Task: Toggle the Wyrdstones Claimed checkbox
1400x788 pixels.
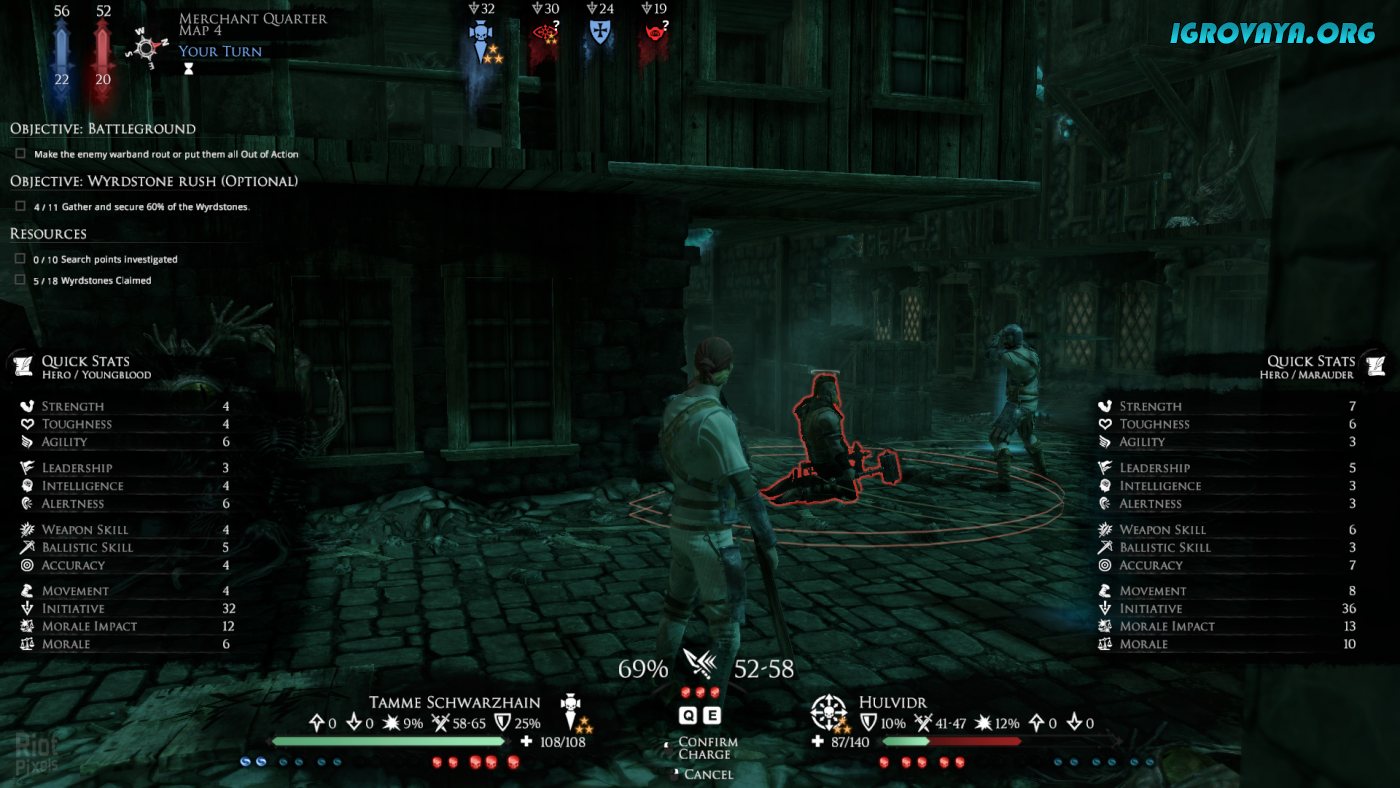Action: pos(21,280)
